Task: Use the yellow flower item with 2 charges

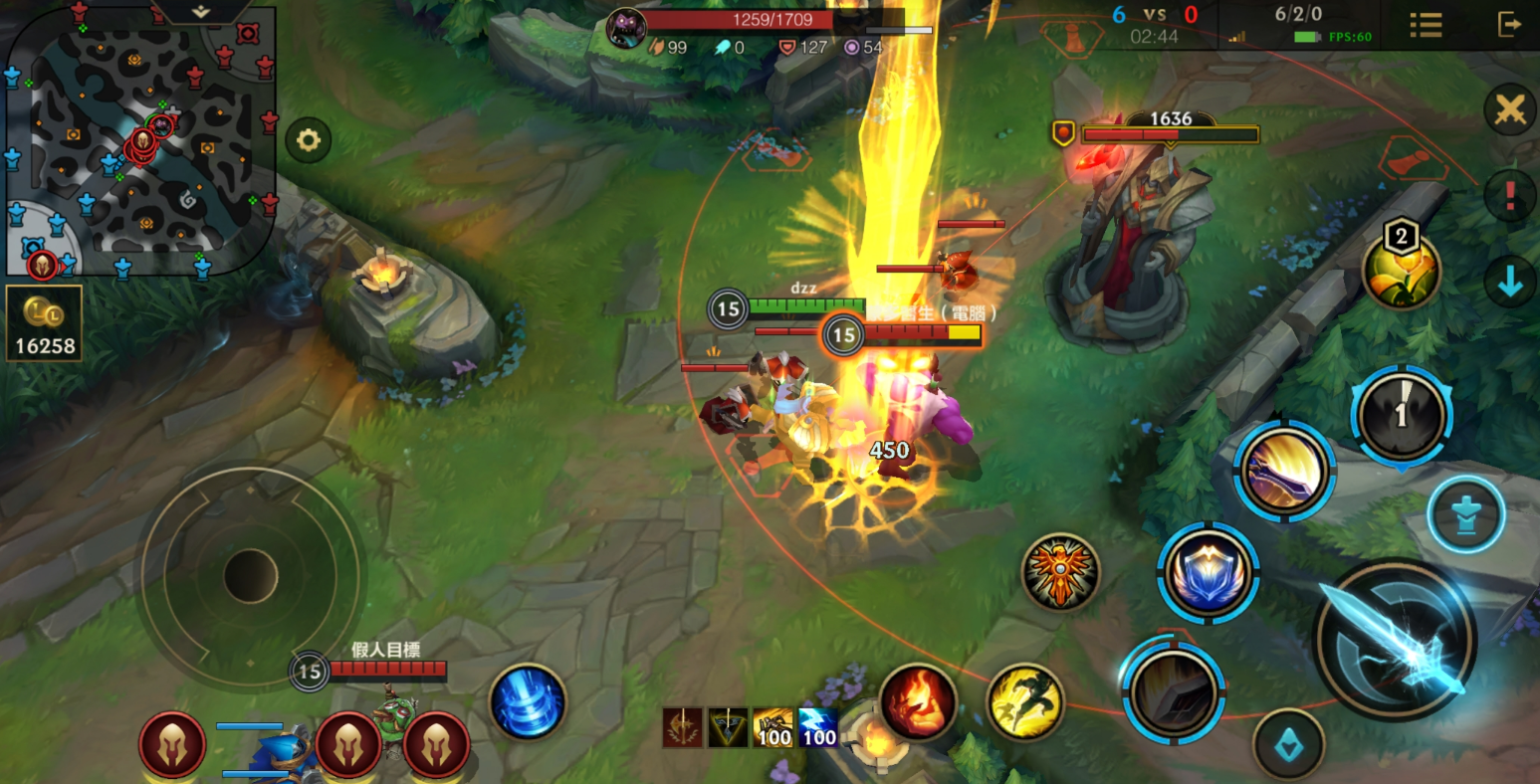Action: (1402, 272)
